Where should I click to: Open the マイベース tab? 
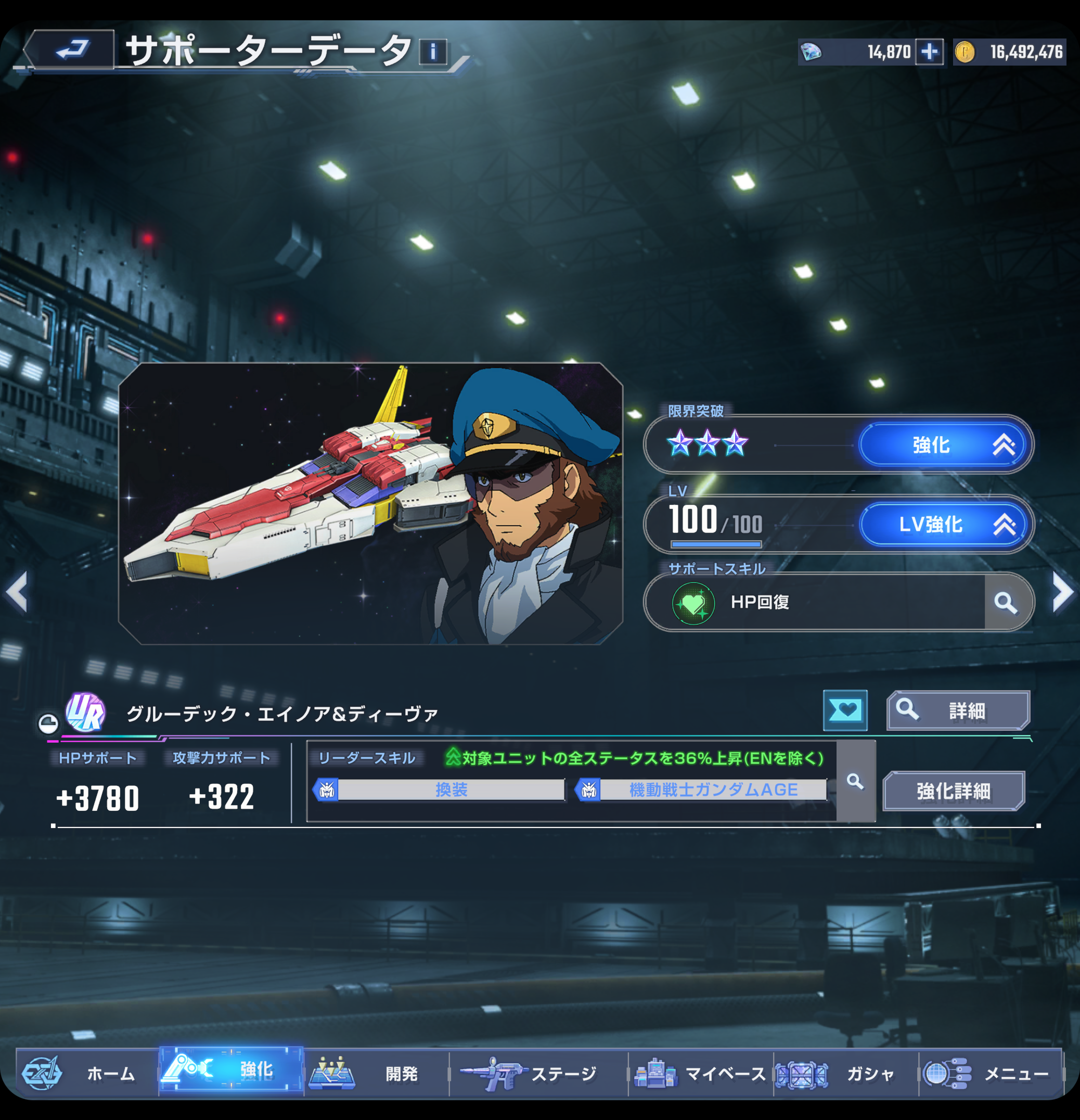(x=700, y=1074)
